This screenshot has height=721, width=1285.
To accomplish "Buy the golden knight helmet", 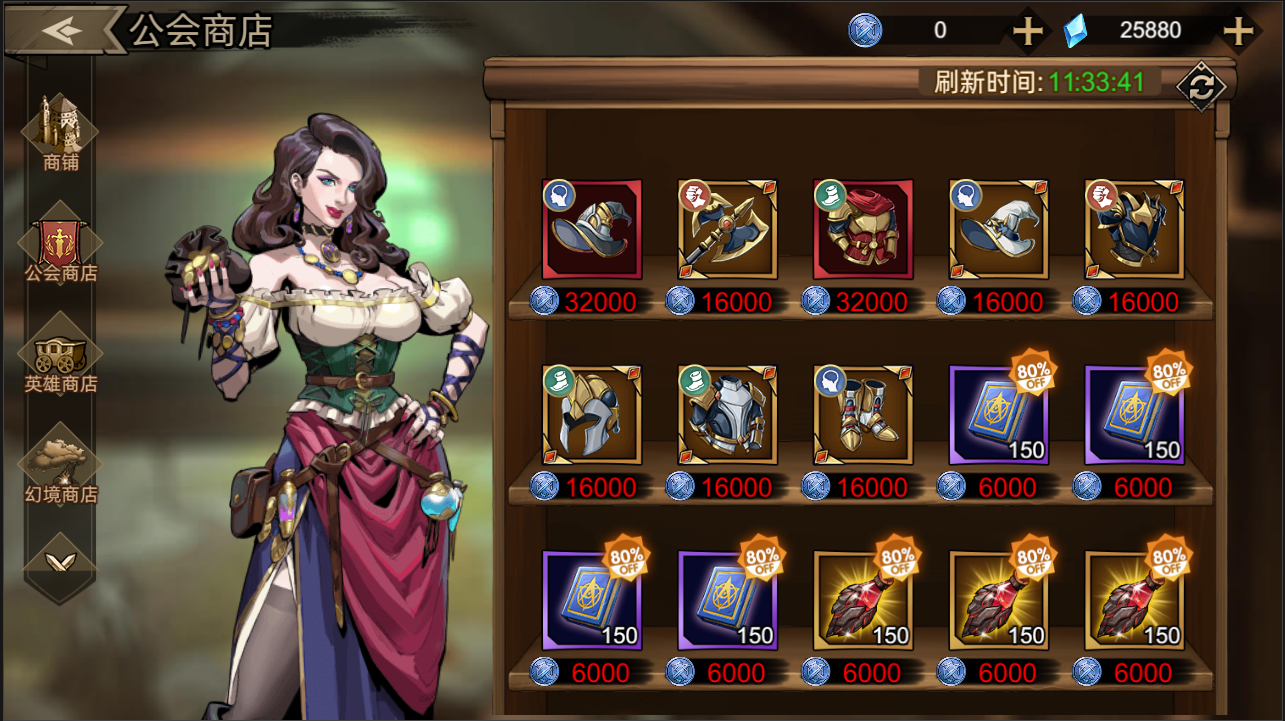I will [x=592, y=415].
